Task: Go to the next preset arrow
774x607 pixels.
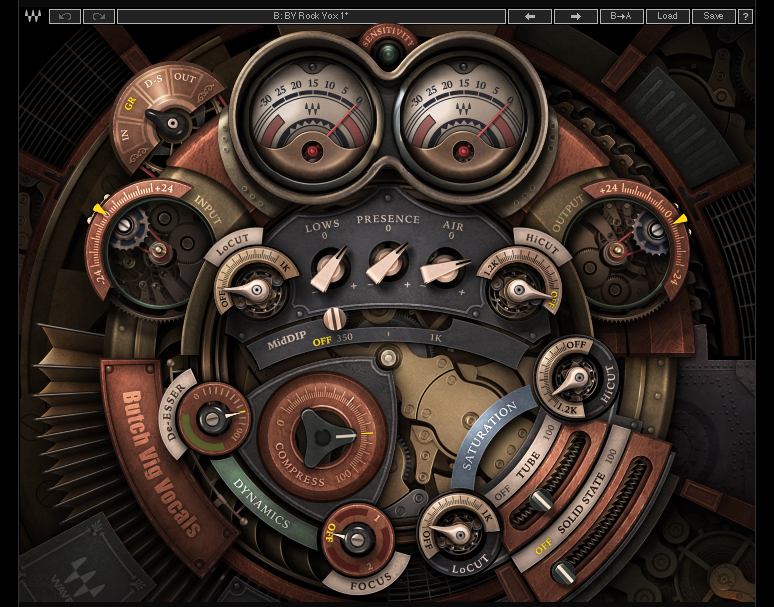Action: (575, 16)
